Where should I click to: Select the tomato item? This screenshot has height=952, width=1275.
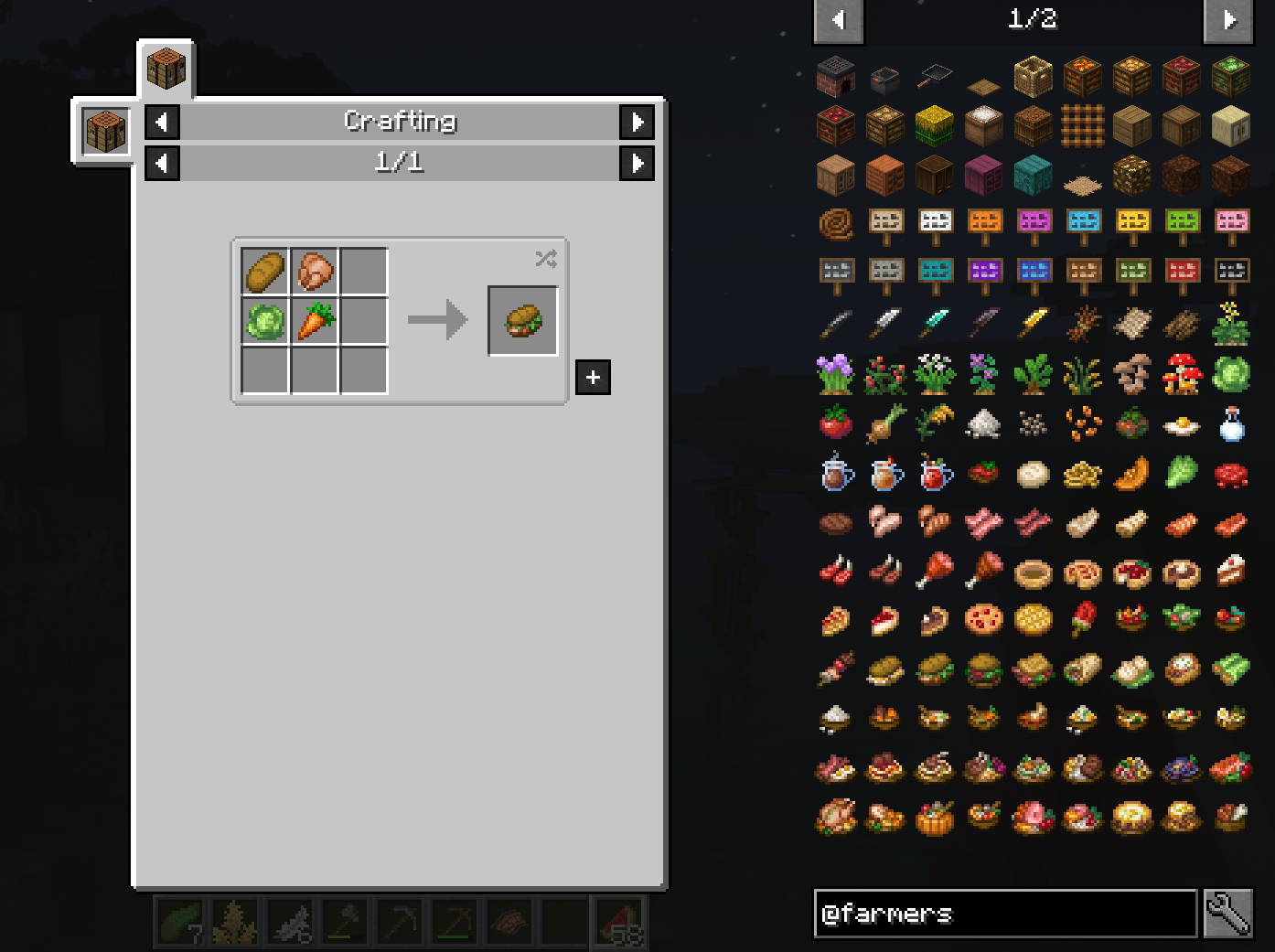(x=835, y=423)
